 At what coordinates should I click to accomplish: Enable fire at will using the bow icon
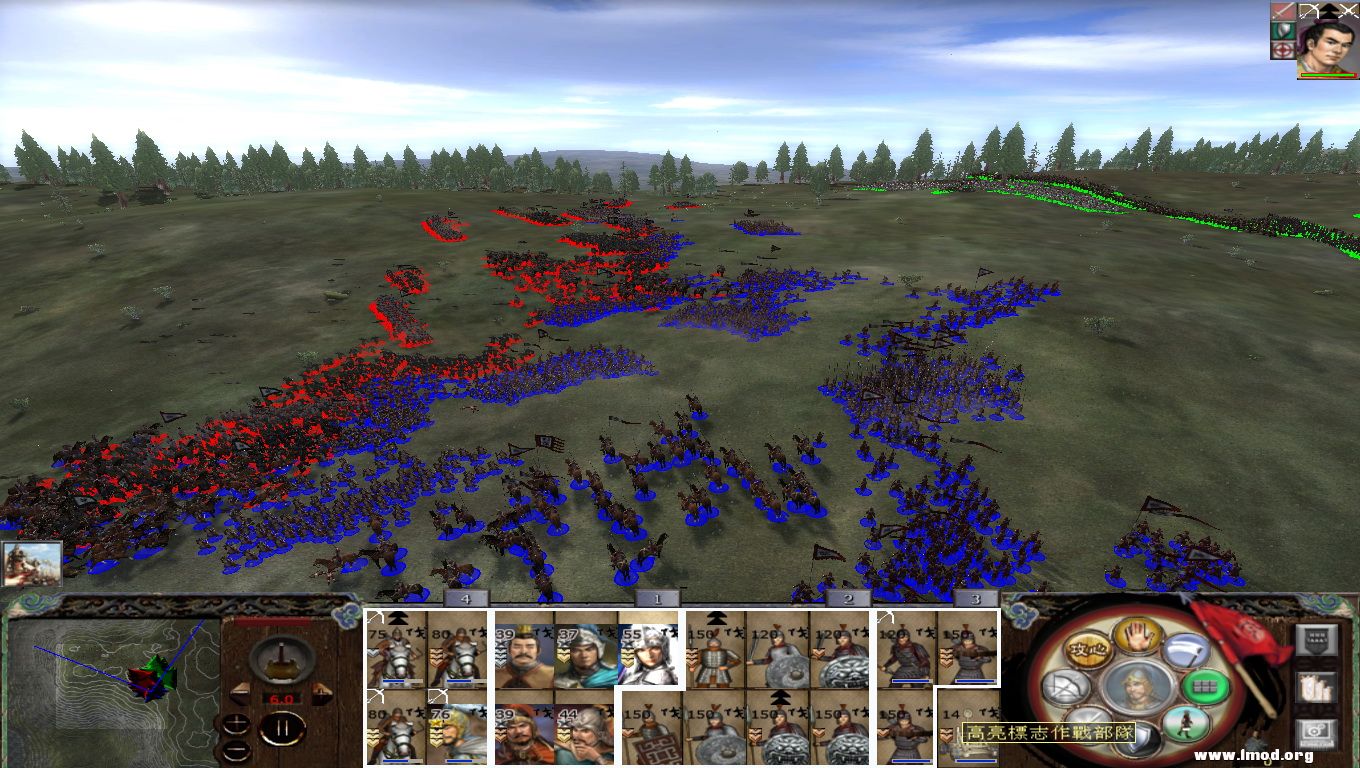pos(1065,685)
